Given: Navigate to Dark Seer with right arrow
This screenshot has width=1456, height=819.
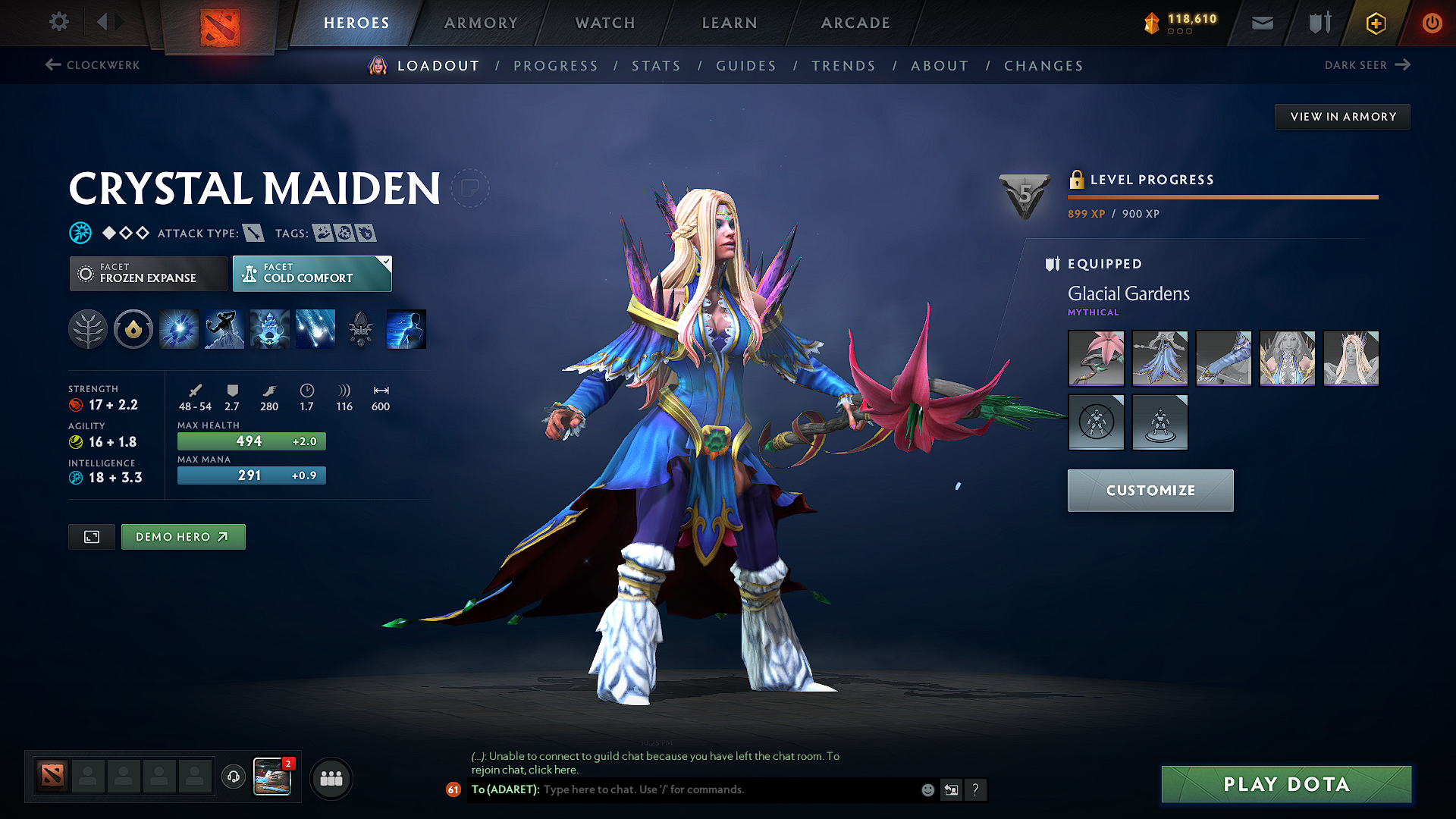Looking at the screenshot, I should [1401, 64].
